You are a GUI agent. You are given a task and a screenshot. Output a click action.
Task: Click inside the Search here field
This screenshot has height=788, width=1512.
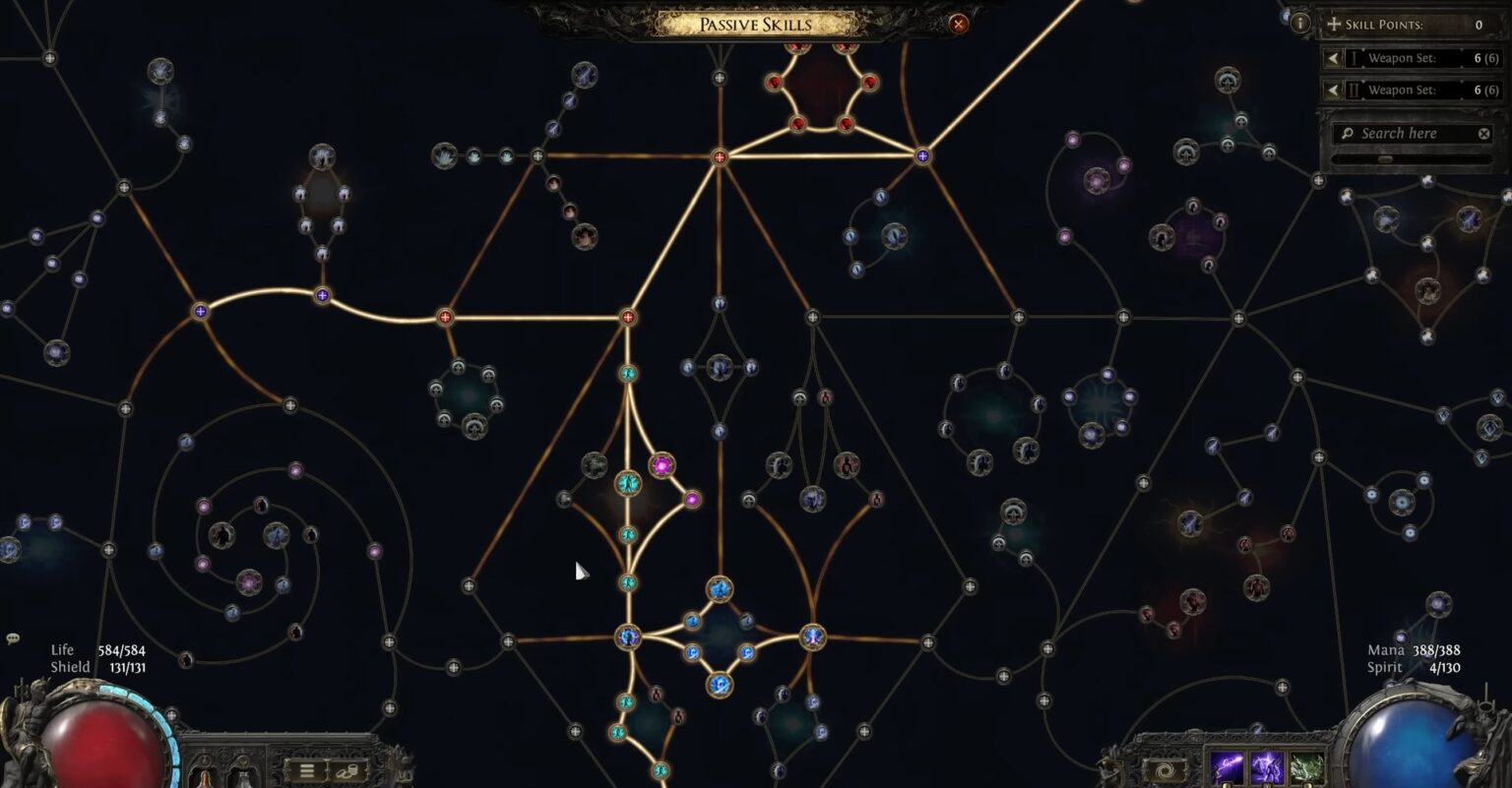point(1408,133)
